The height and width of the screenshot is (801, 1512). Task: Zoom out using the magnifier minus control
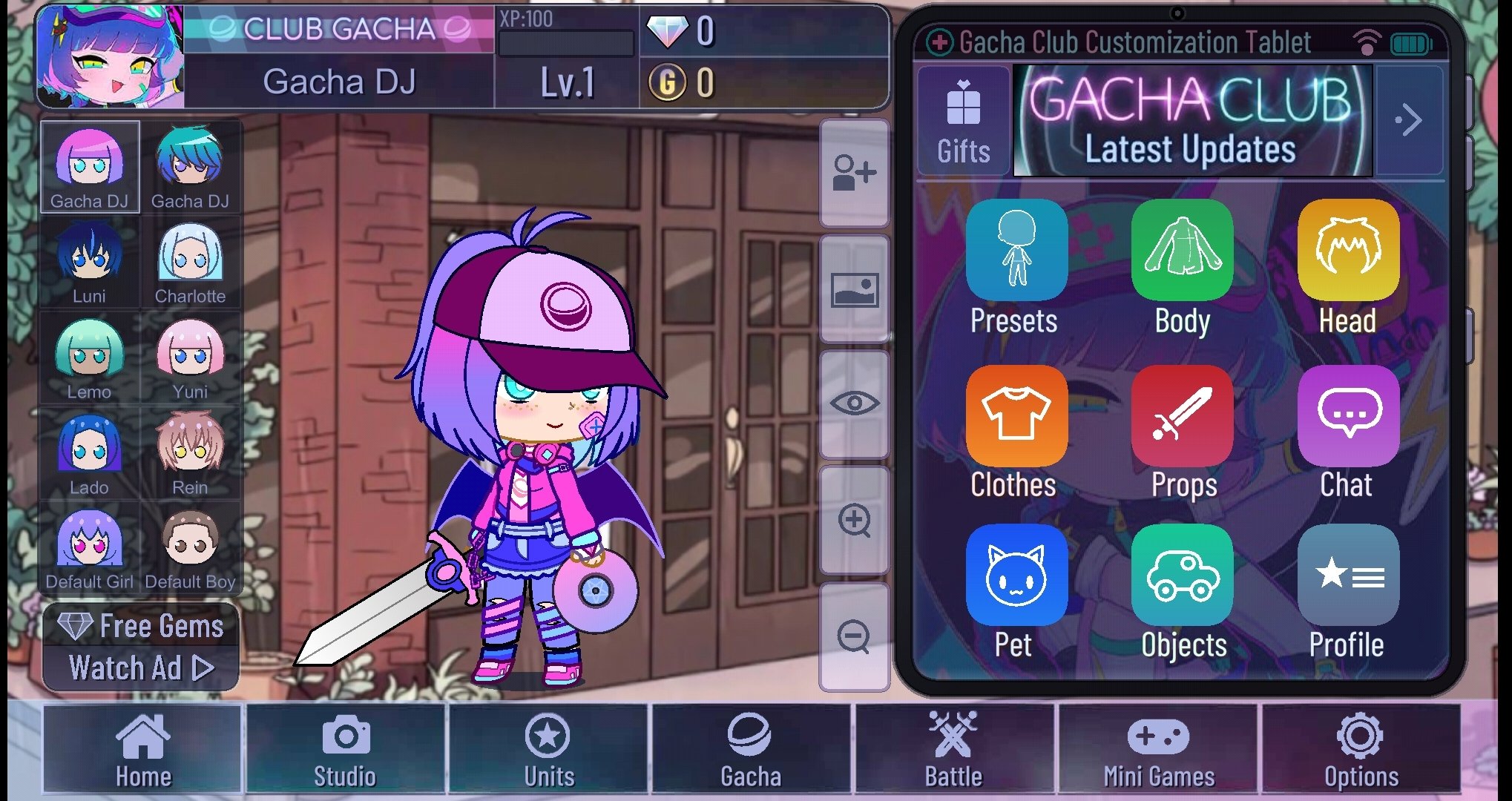point(855,636)
